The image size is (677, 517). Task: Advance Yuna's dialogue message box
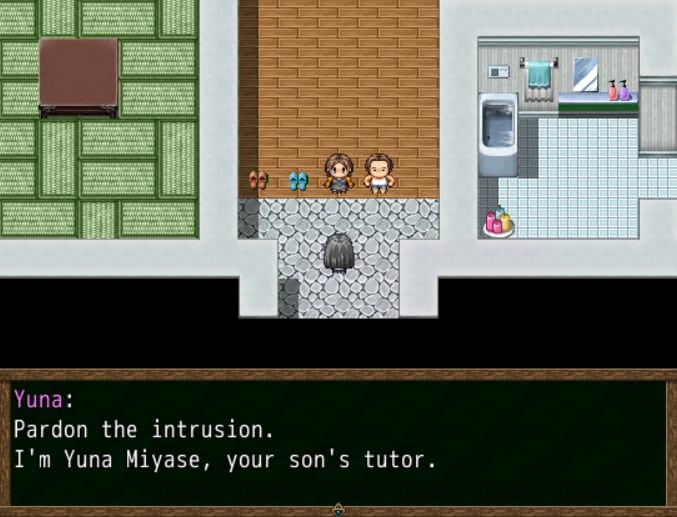click(338, 440)
